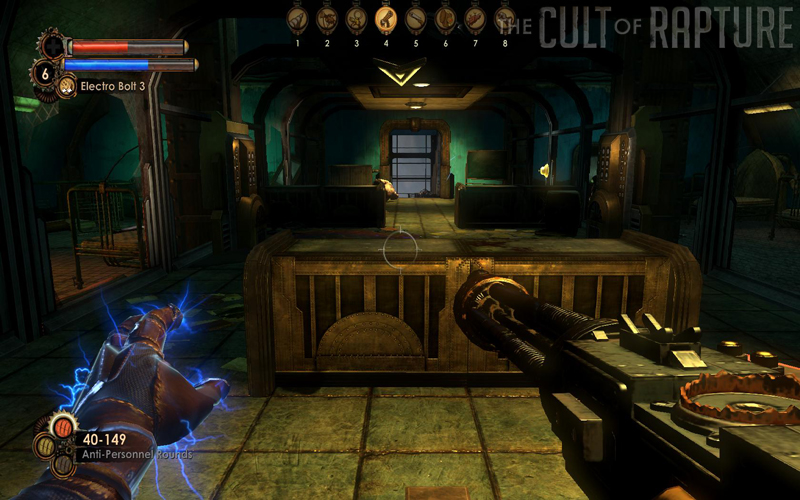Click the first aid kit cross icon
The width and height of the screenshot is (800, 500).
point(52,44)
